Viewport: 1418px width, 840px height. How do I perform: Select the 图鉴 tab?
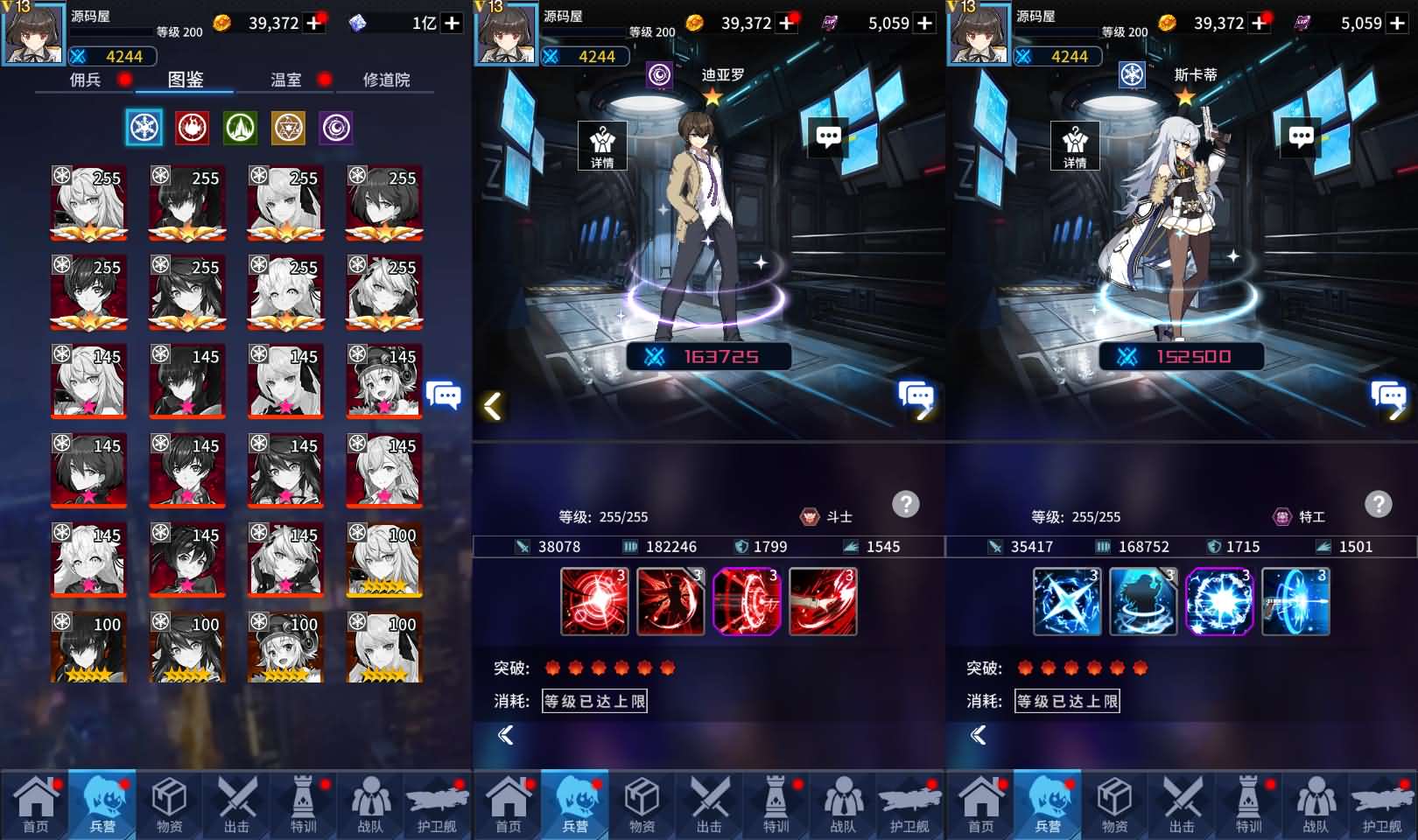point(186,80)
